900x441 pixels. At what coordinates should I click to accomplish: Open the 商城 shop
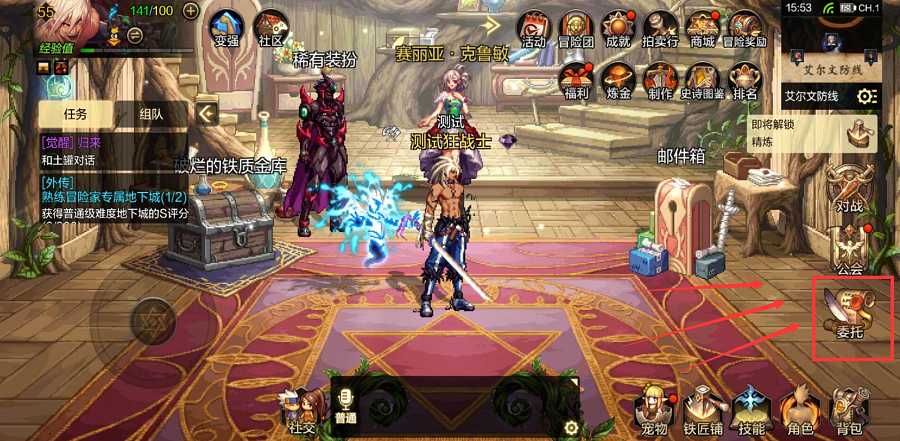pyautogui.click(x=704, y=28)
